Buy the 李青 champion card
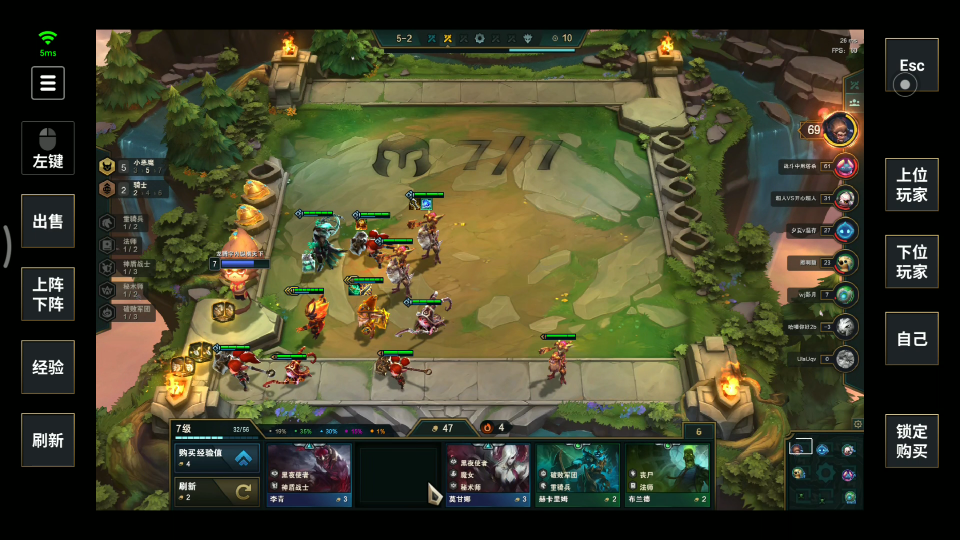 pos(309,475)
